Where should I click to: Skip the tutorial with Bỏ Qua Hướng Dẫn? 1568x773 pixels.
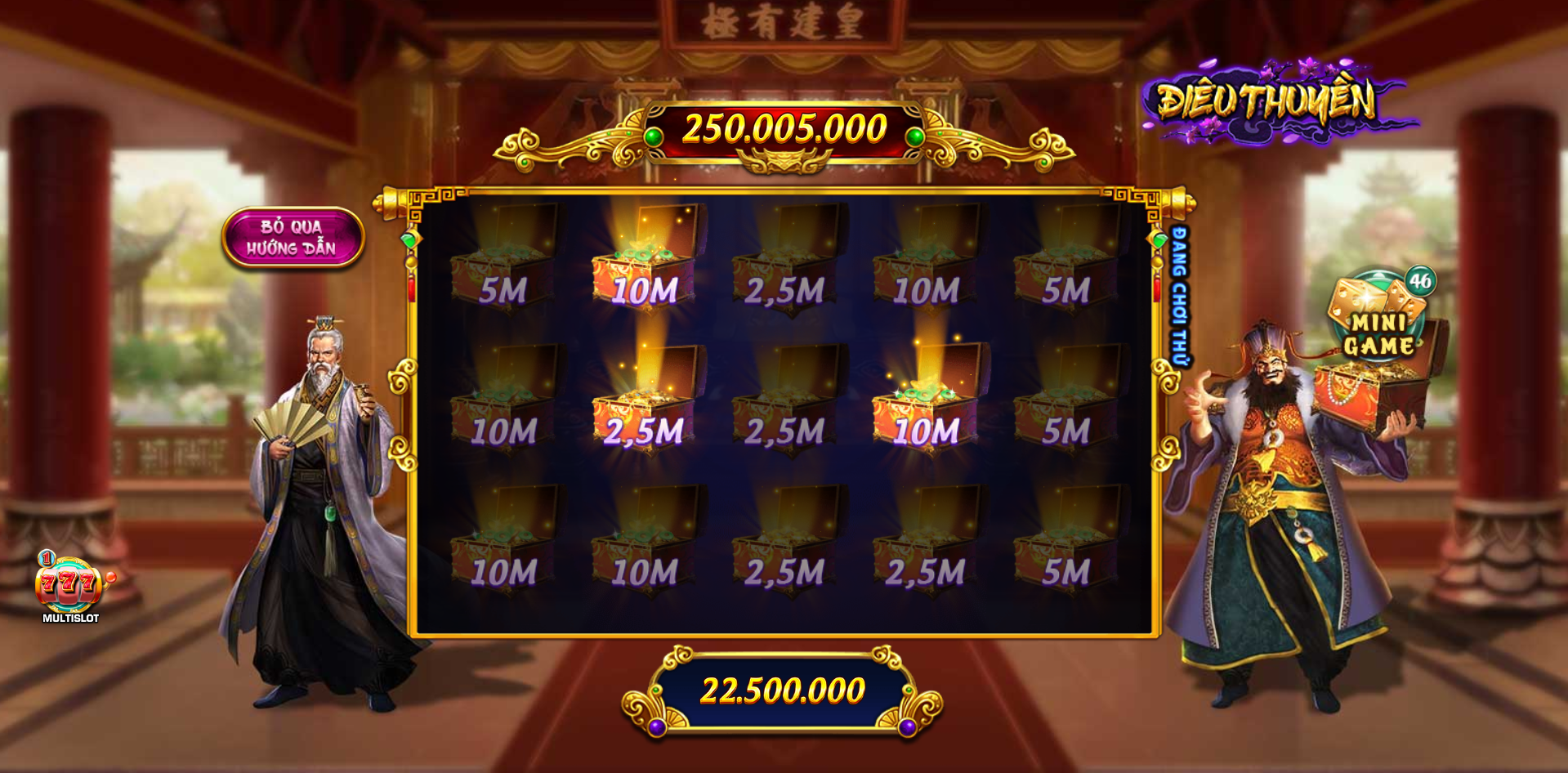[x=293, y=237]
